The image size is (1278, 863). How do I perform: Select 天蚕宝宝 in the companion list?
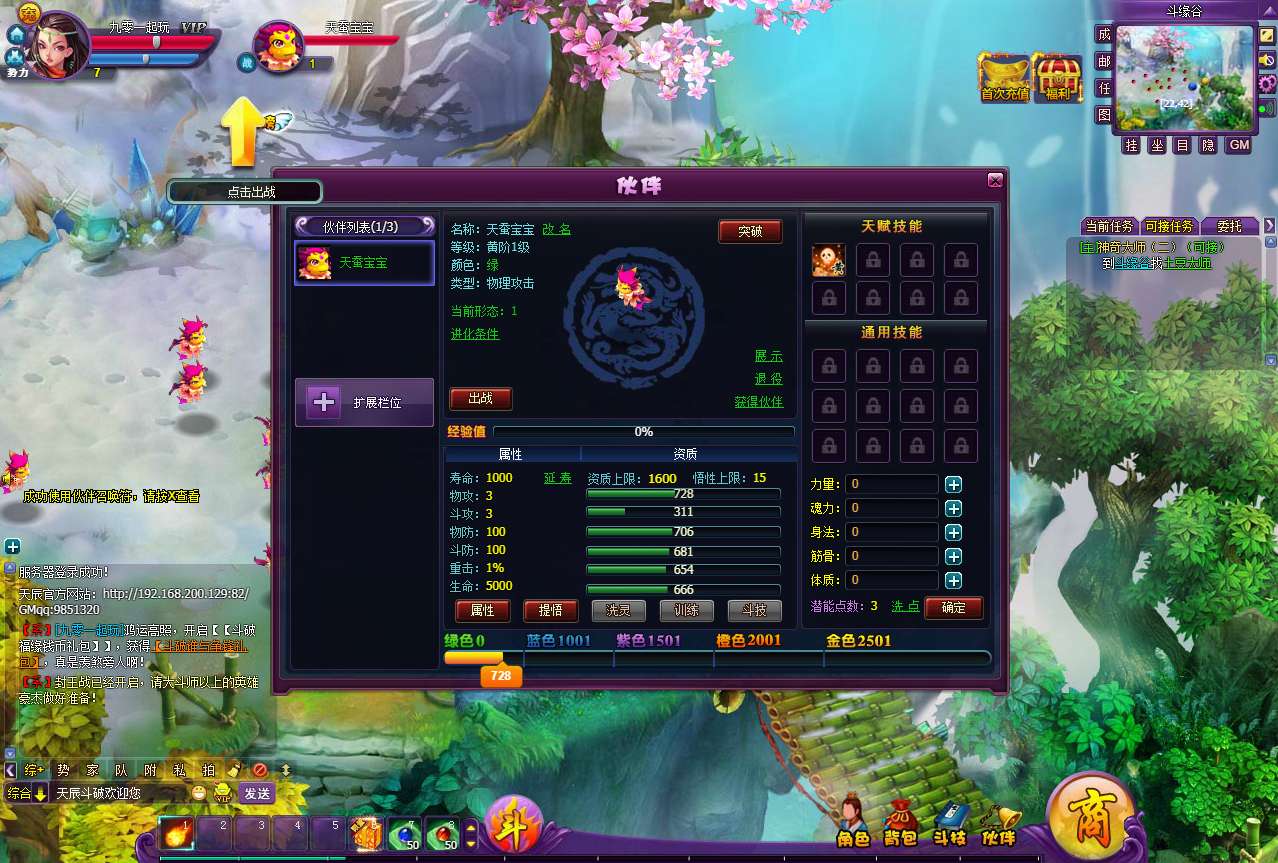364,263
